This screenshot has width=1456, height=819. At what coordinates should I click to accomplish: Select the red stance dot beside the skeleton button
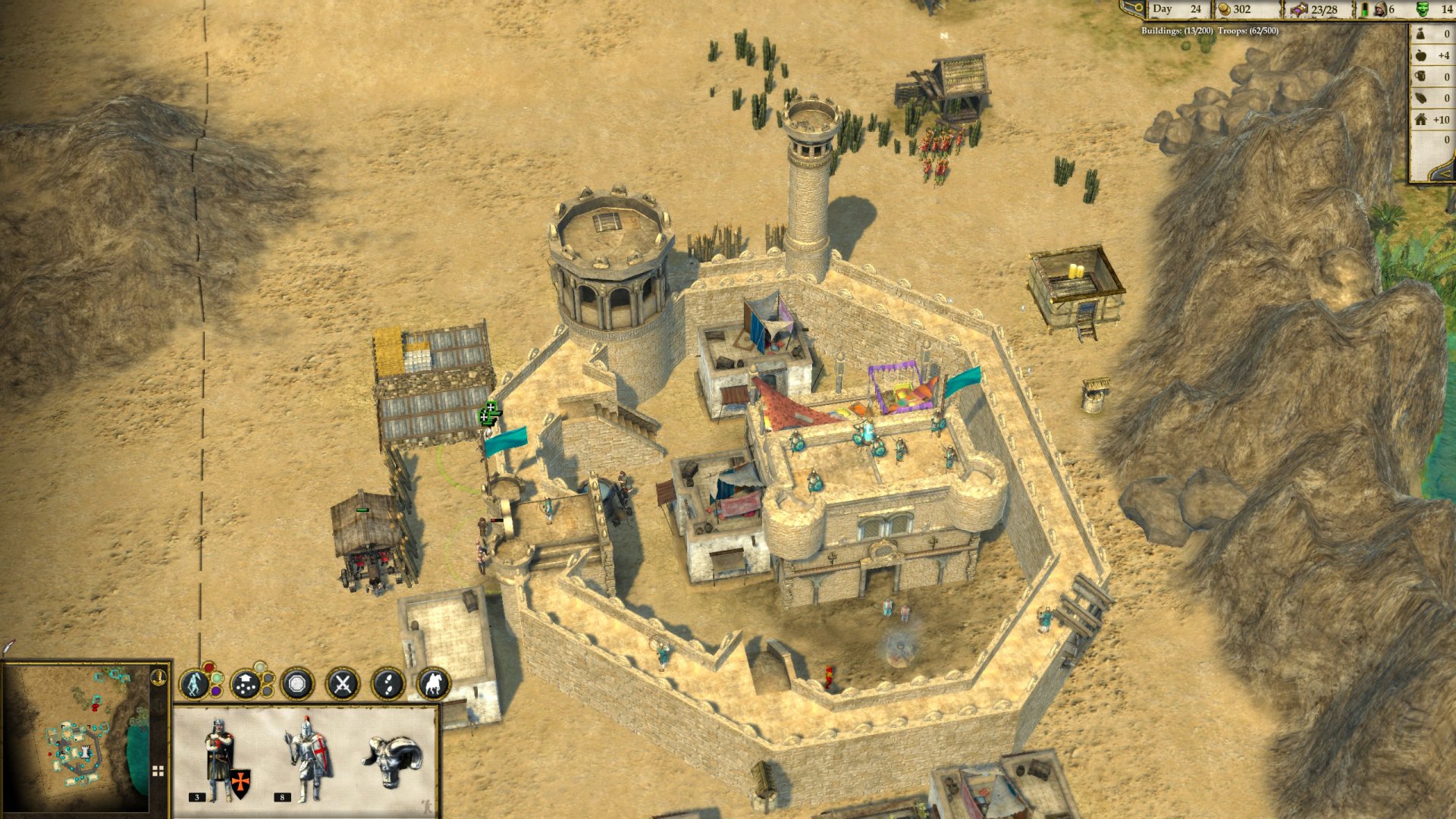pos(208,668)
